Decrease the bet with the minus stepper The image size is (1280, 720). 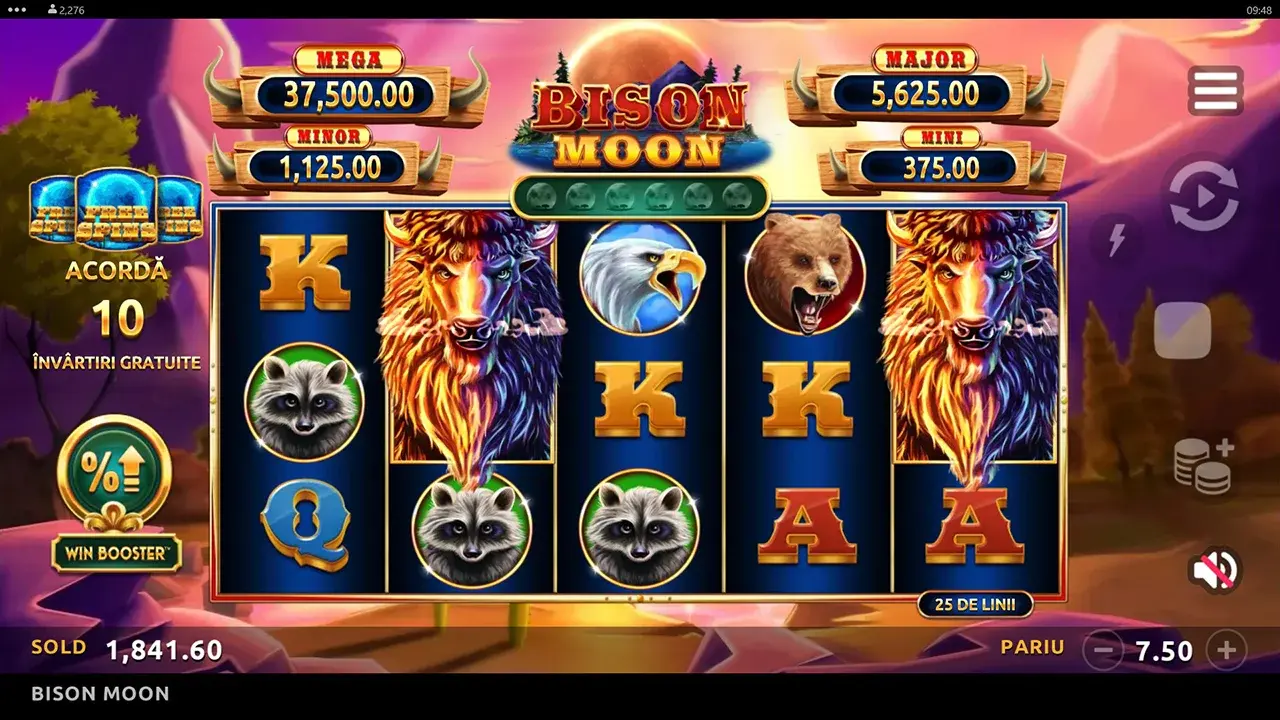[x=1105, y=650]
